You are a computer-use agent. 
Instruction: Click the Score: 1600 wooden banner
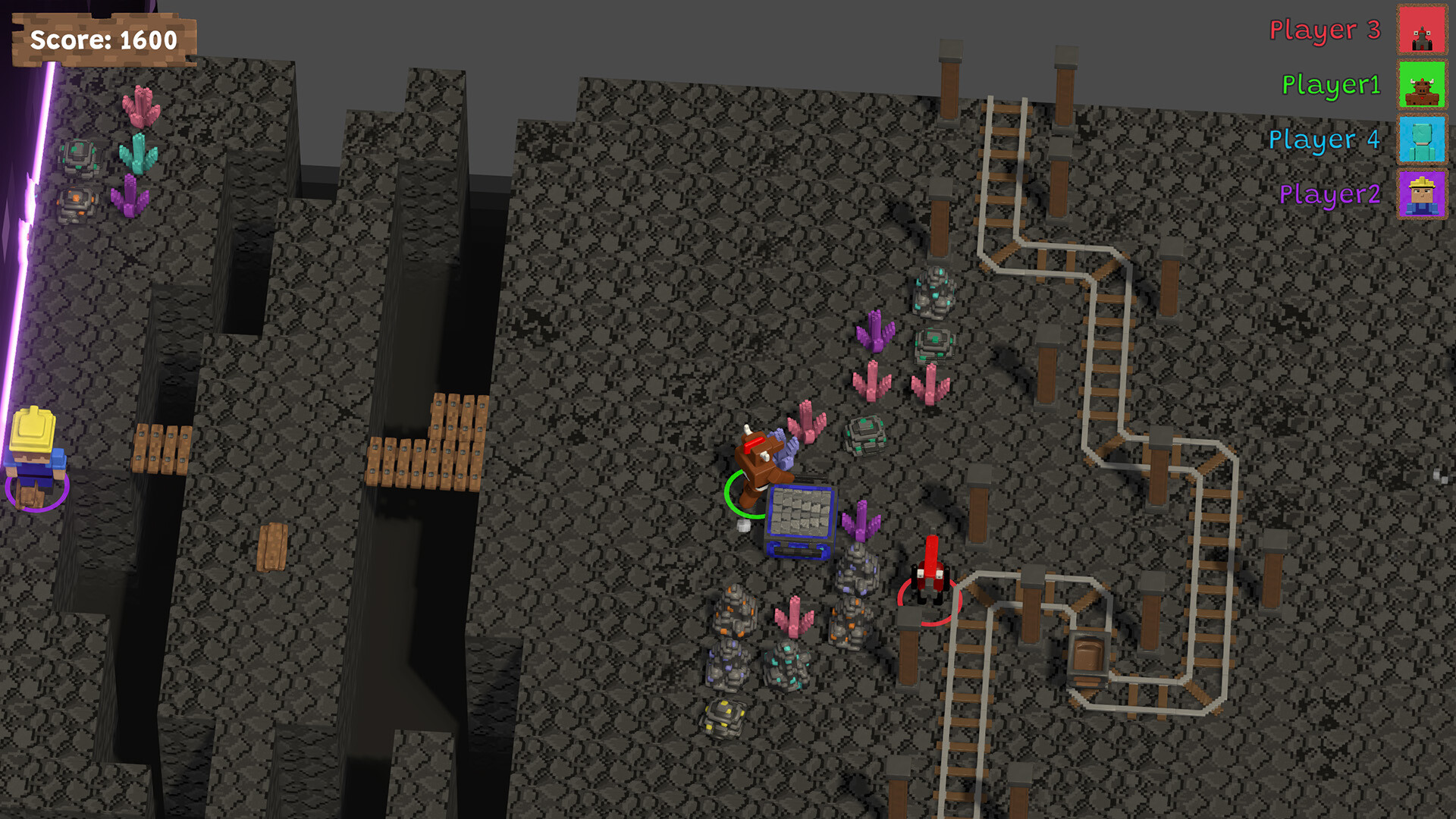(x=102, y=42)
